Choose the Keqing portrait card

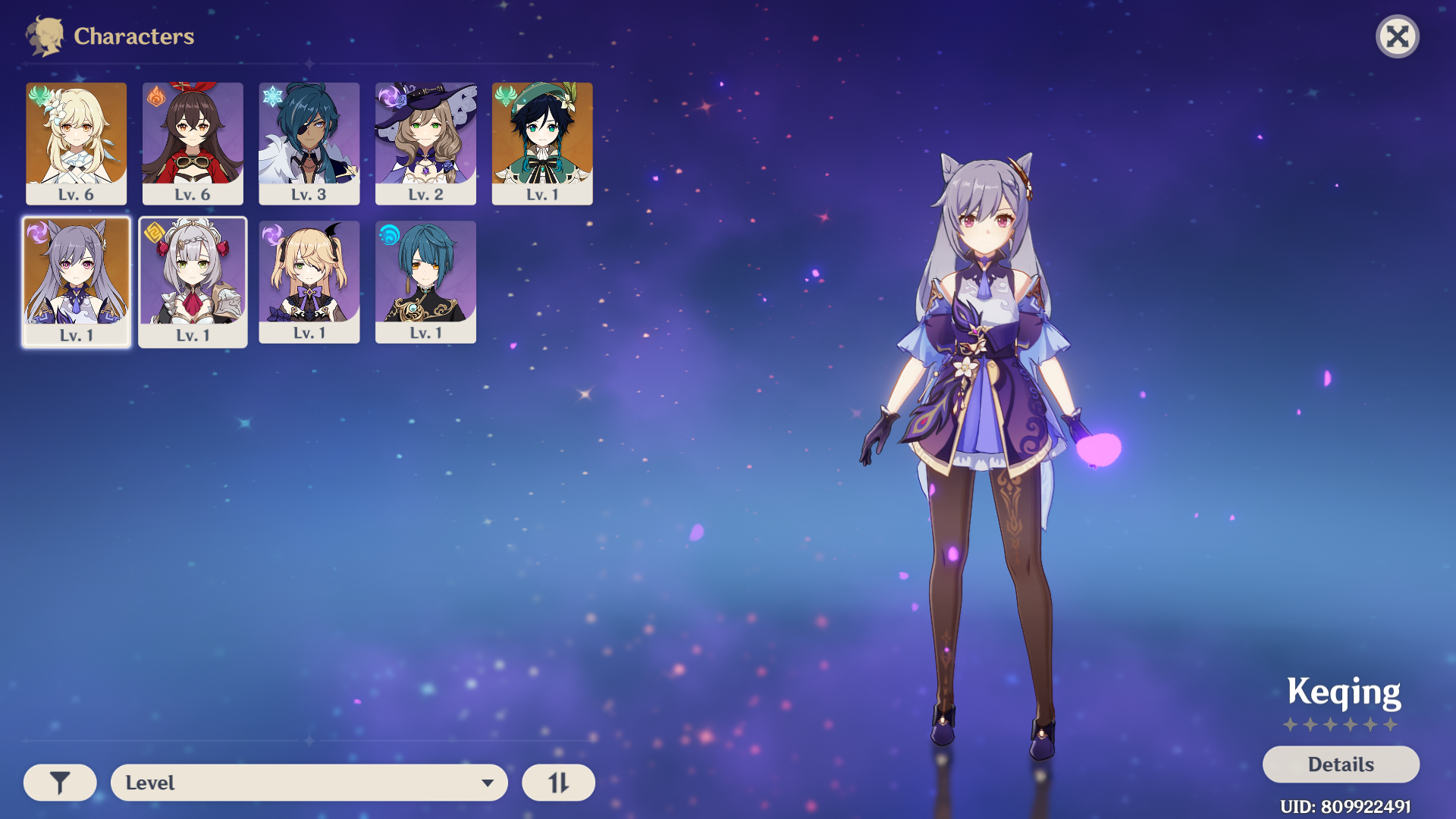tap(76, 281)
